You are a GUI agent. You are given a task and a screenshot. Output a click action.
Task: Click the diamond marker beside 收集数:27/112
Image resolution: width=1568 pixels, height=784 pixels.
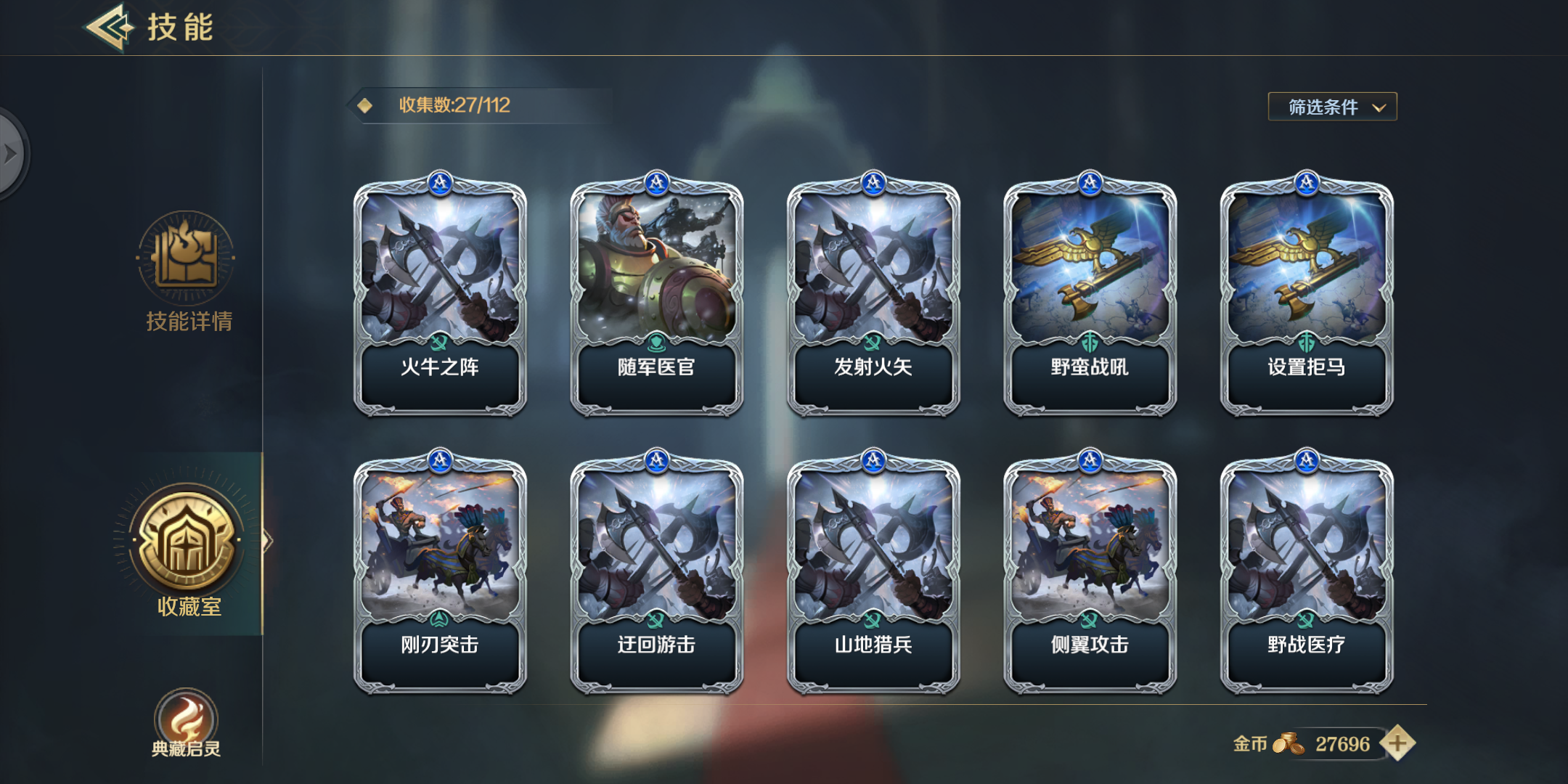[363, 105]
